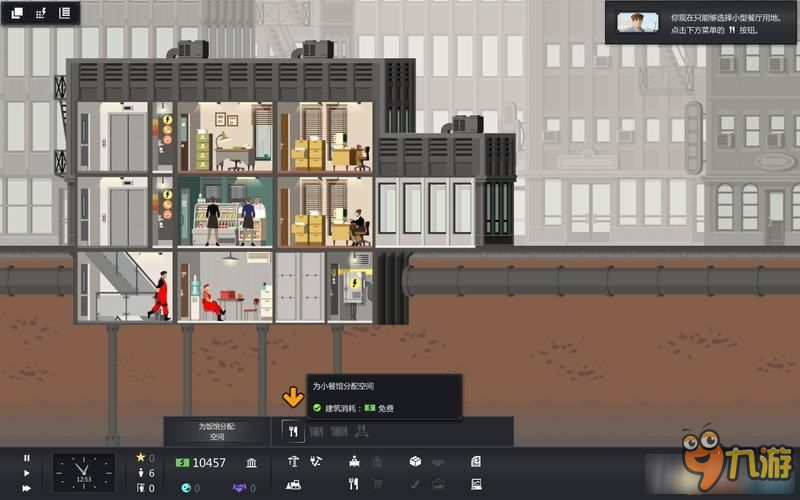
Task: Open the list panel icon top-left
Action: pyautogui.click(x=65, y=13)
